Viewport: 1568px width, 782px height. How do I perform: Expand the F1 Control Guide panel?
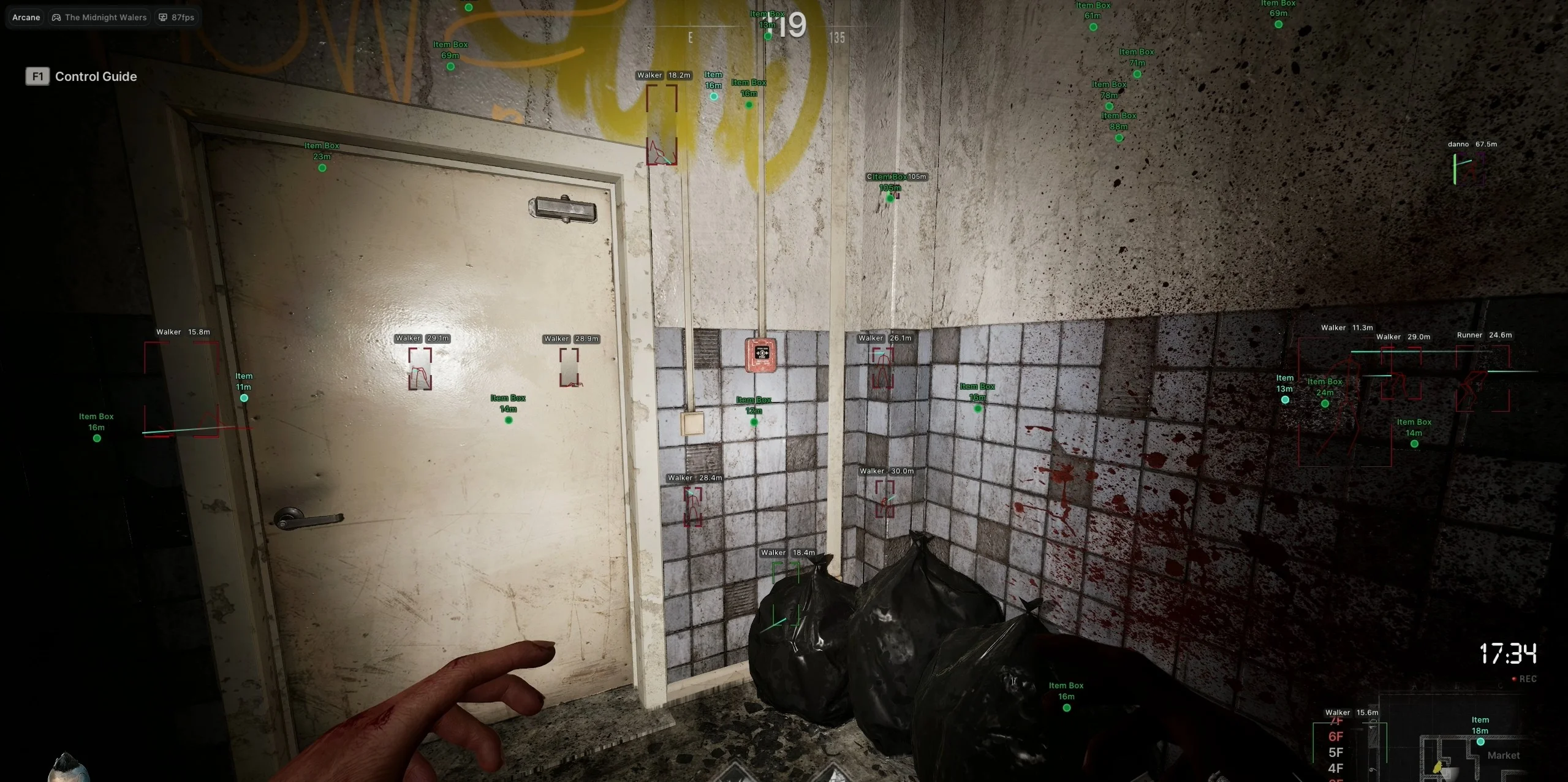tap(37, 76)
